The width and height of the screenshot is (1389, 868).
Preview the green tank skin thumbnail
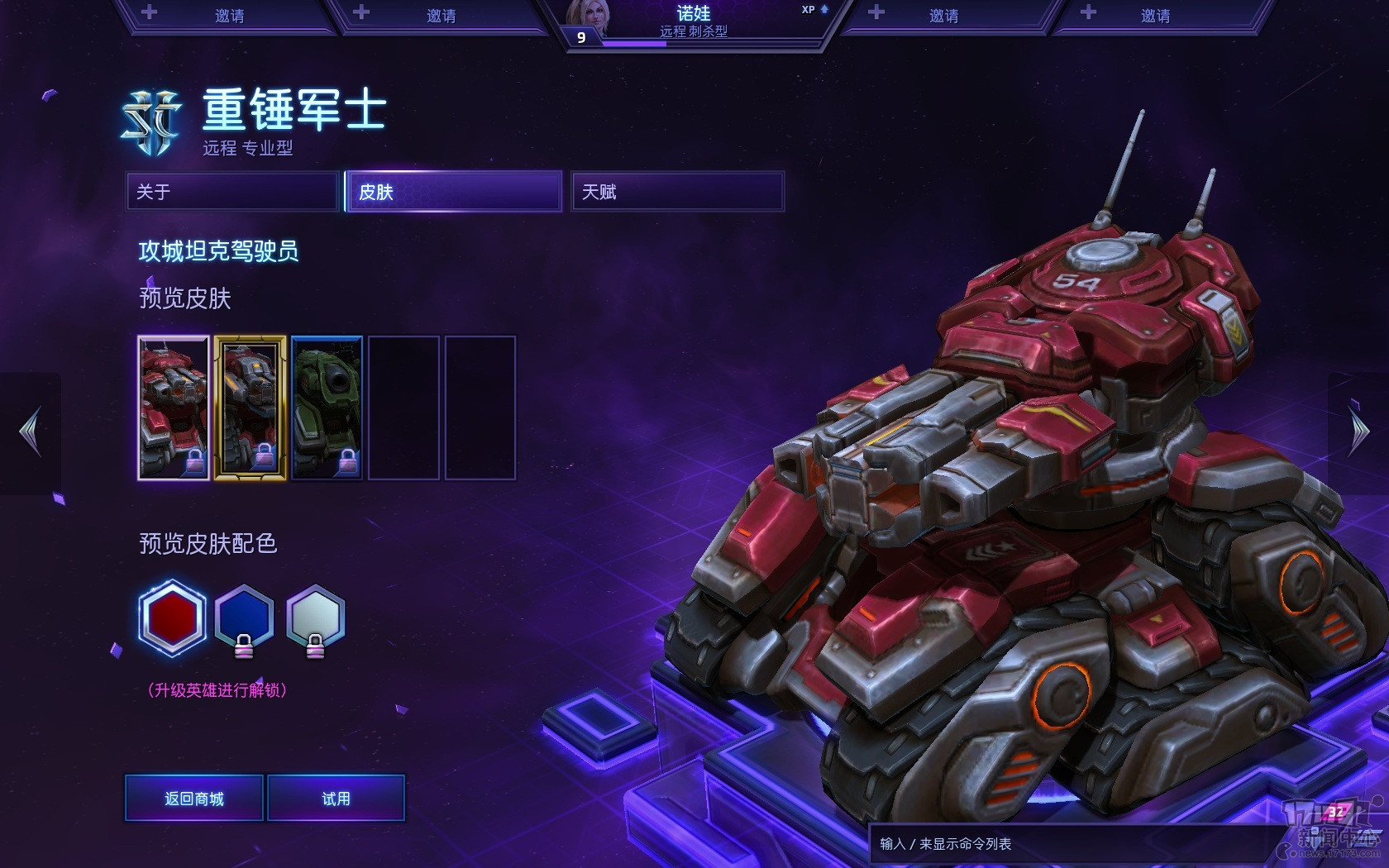[327, 408]
